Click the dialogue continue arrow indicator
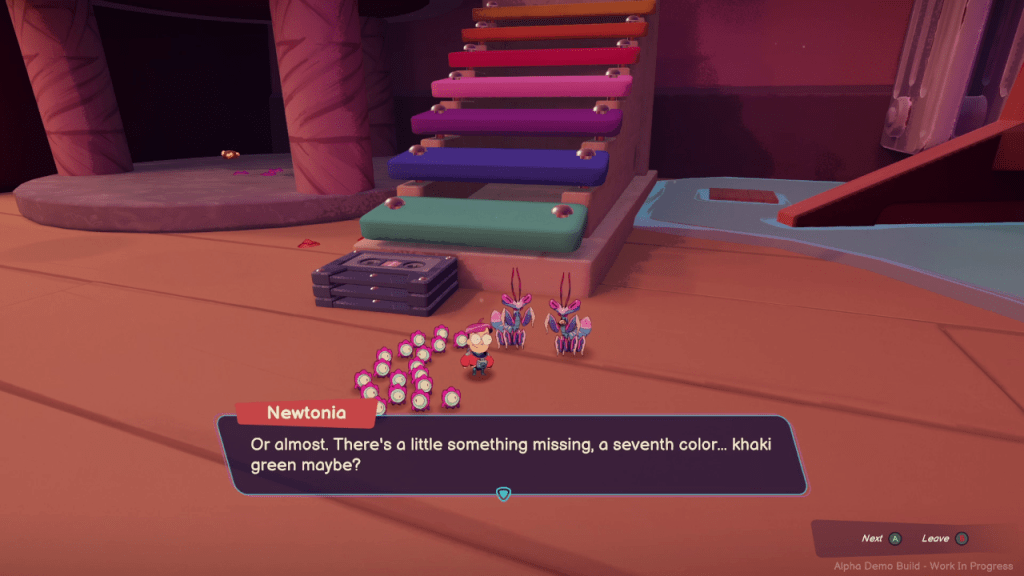 pos(504,494)
